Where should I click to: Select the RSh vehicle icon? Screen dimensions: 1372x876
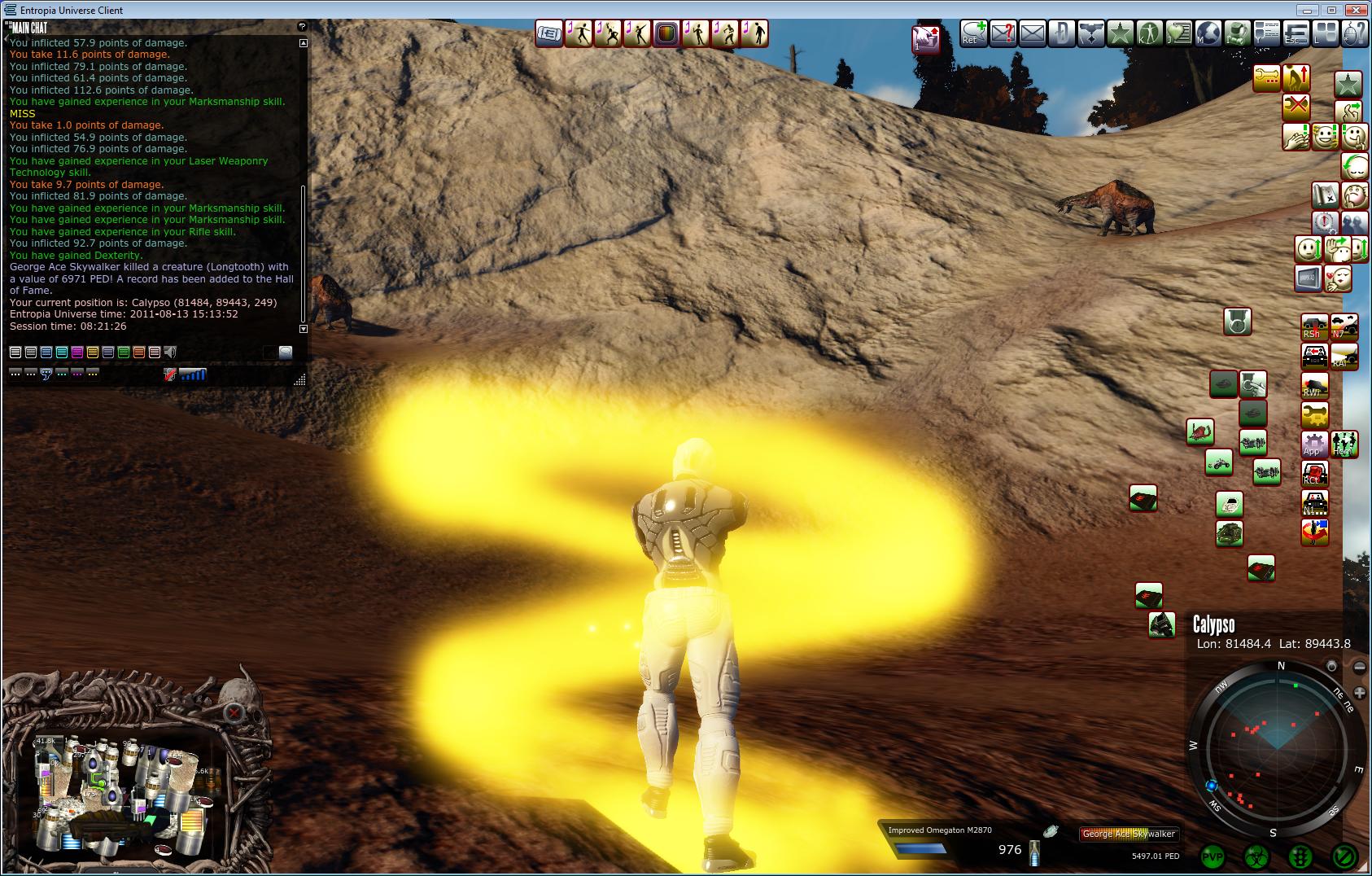pyautogui.click(x=1314, y=326)
